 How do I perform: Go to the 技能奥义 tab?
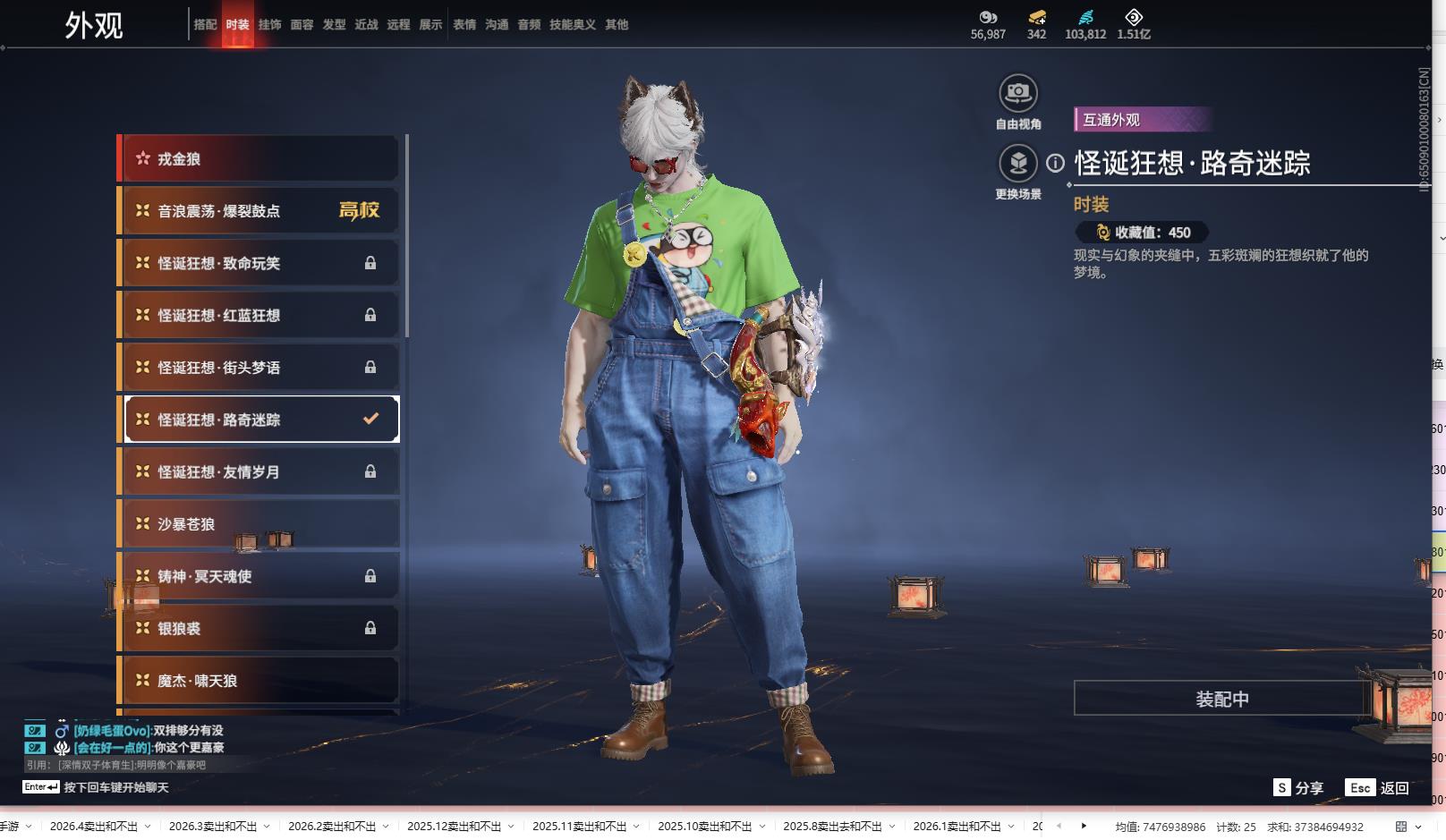click(572, 25)
